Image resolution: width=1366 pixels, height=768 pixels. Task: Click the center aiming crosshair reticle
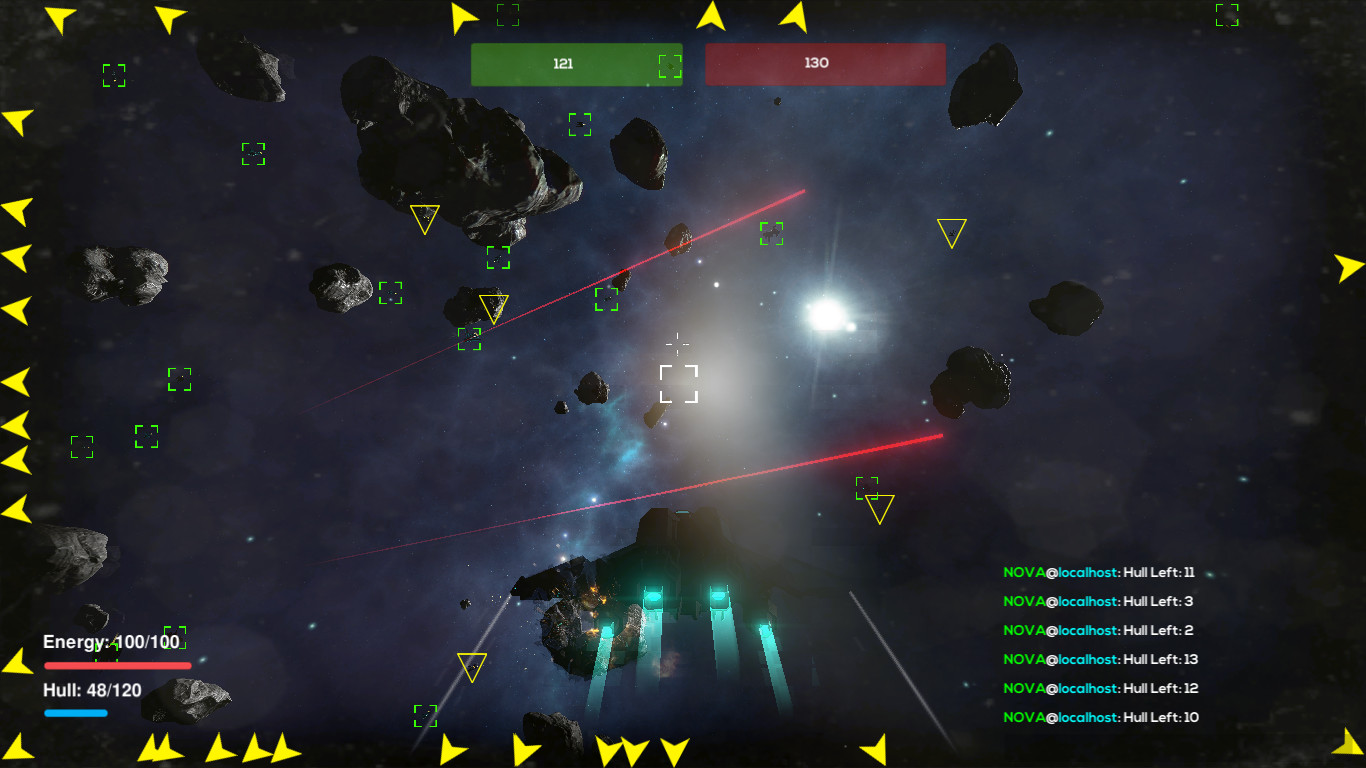pos(678,344)
